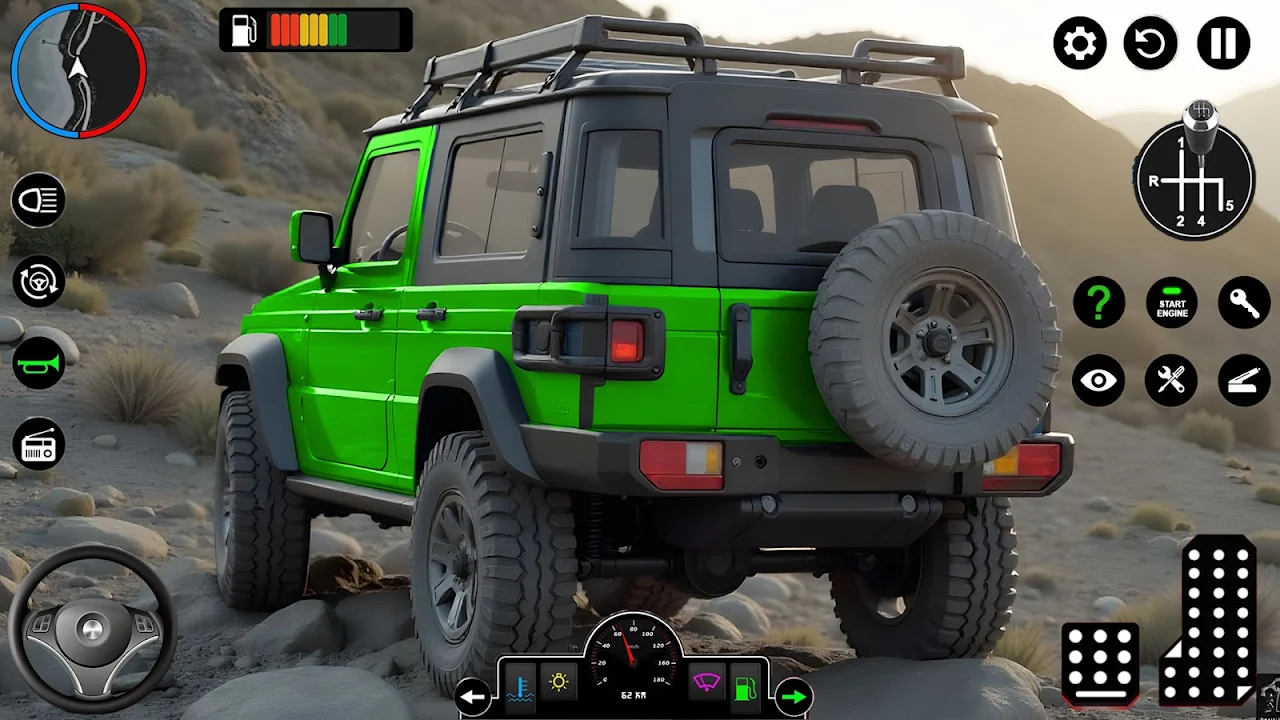Hit the Start Engine button
The width and height of the screenshot is (1280, 720).
1172,302
